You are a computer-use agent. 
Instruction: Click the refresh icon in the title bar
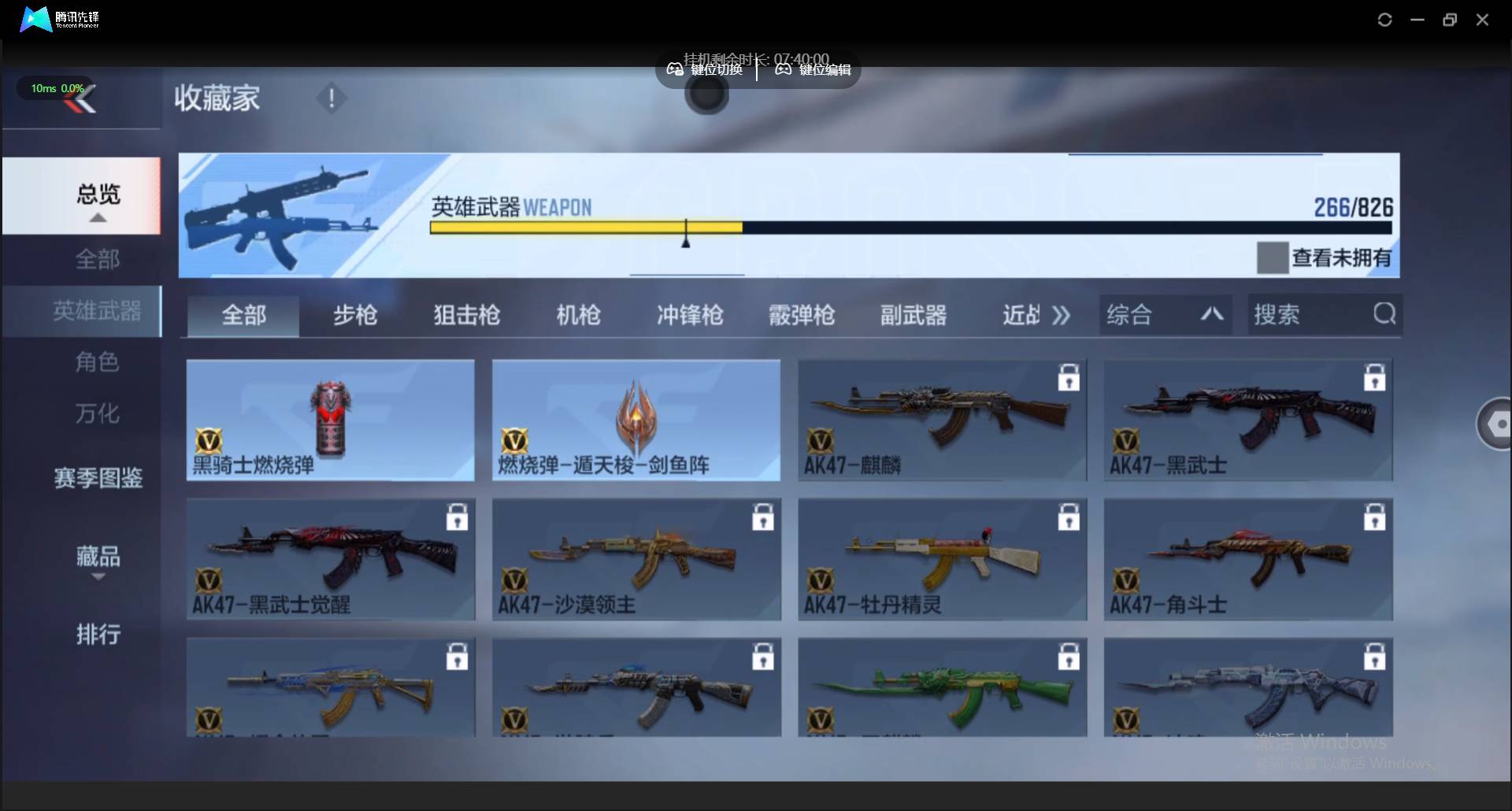[1385, 19]
